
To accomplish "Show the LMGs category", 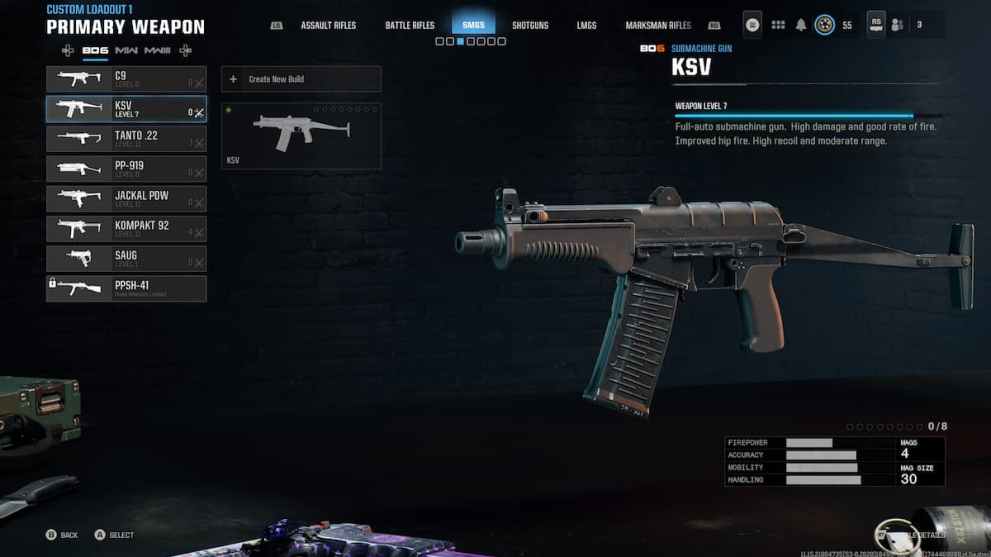I will pyautogui.click(x=587, y=25).
